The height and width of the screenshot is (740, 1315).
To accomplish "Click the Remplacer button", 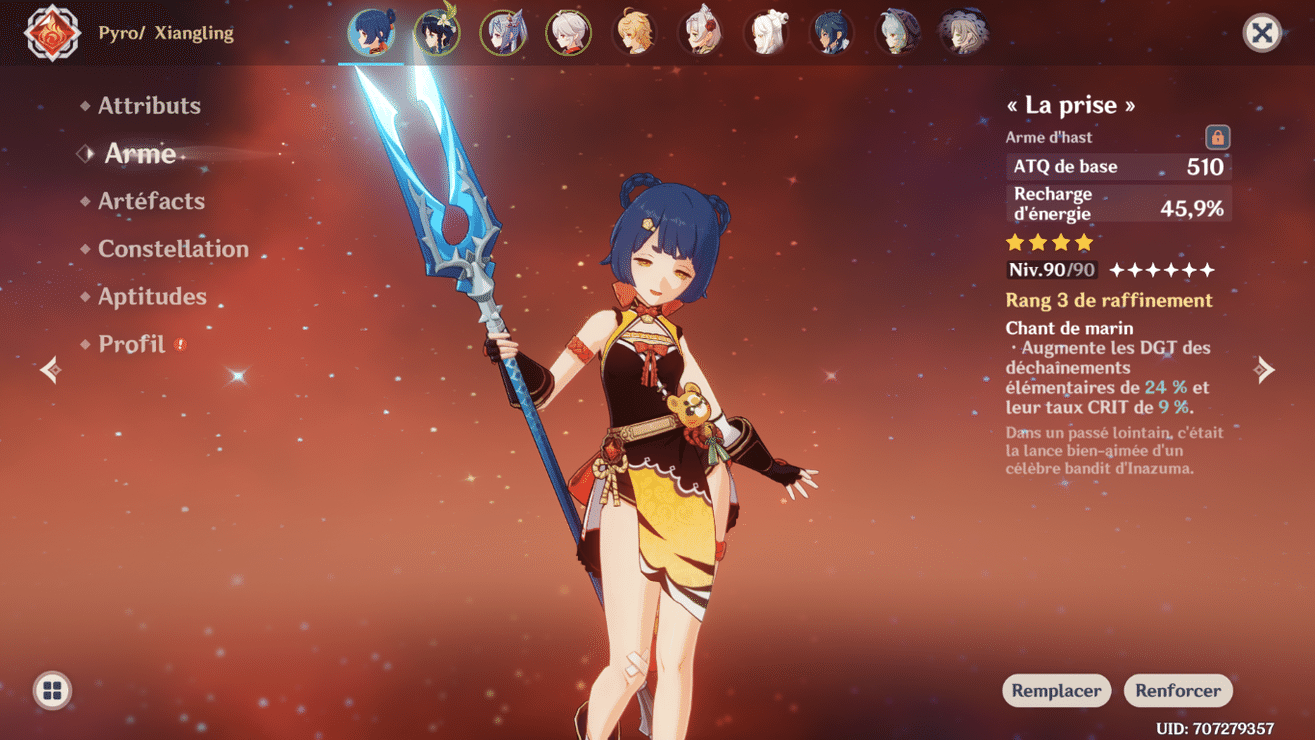I will [x=1056, y=690].
